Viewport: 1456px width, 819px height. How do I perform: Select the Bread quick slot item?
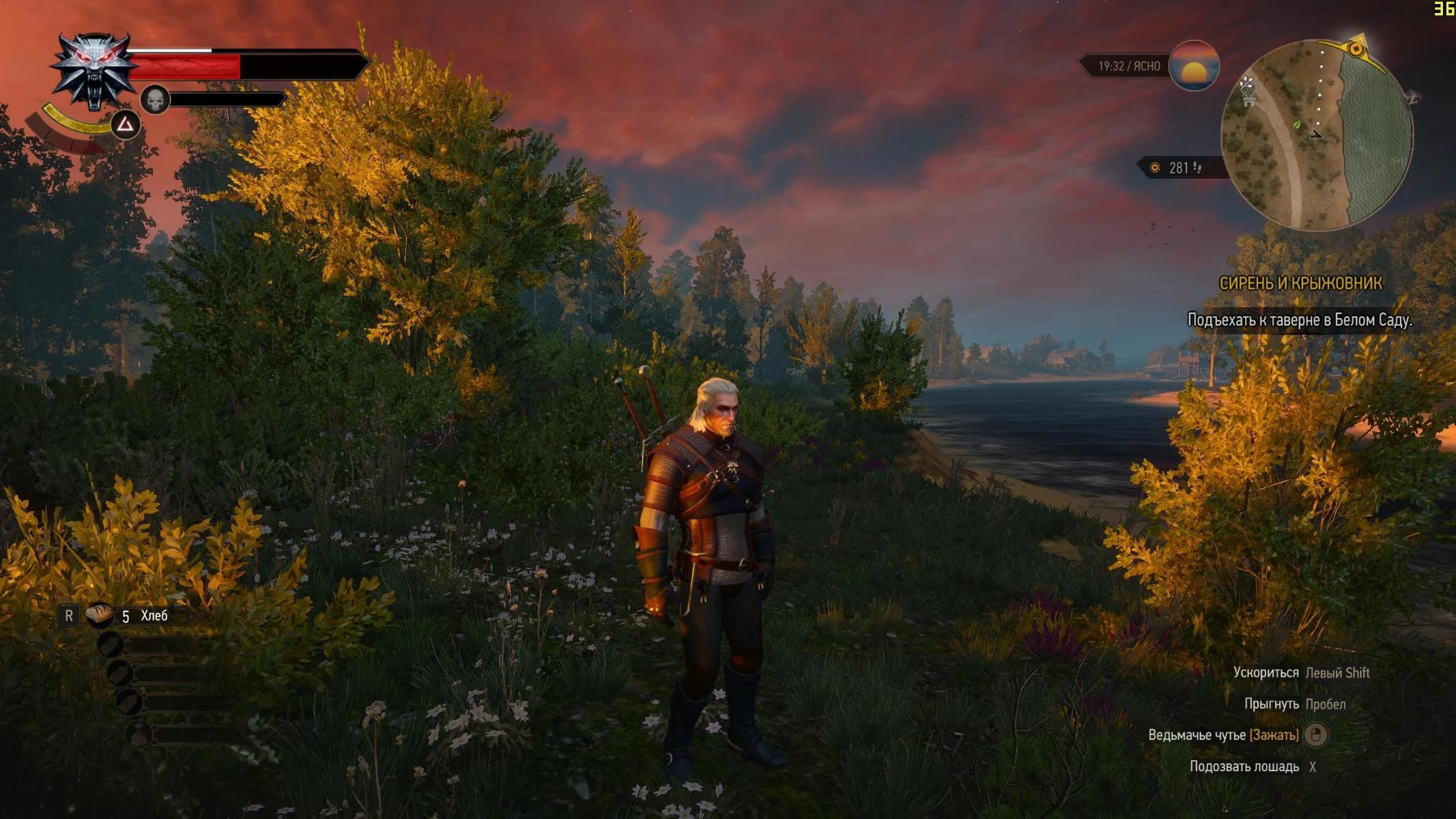coord(100,615)
